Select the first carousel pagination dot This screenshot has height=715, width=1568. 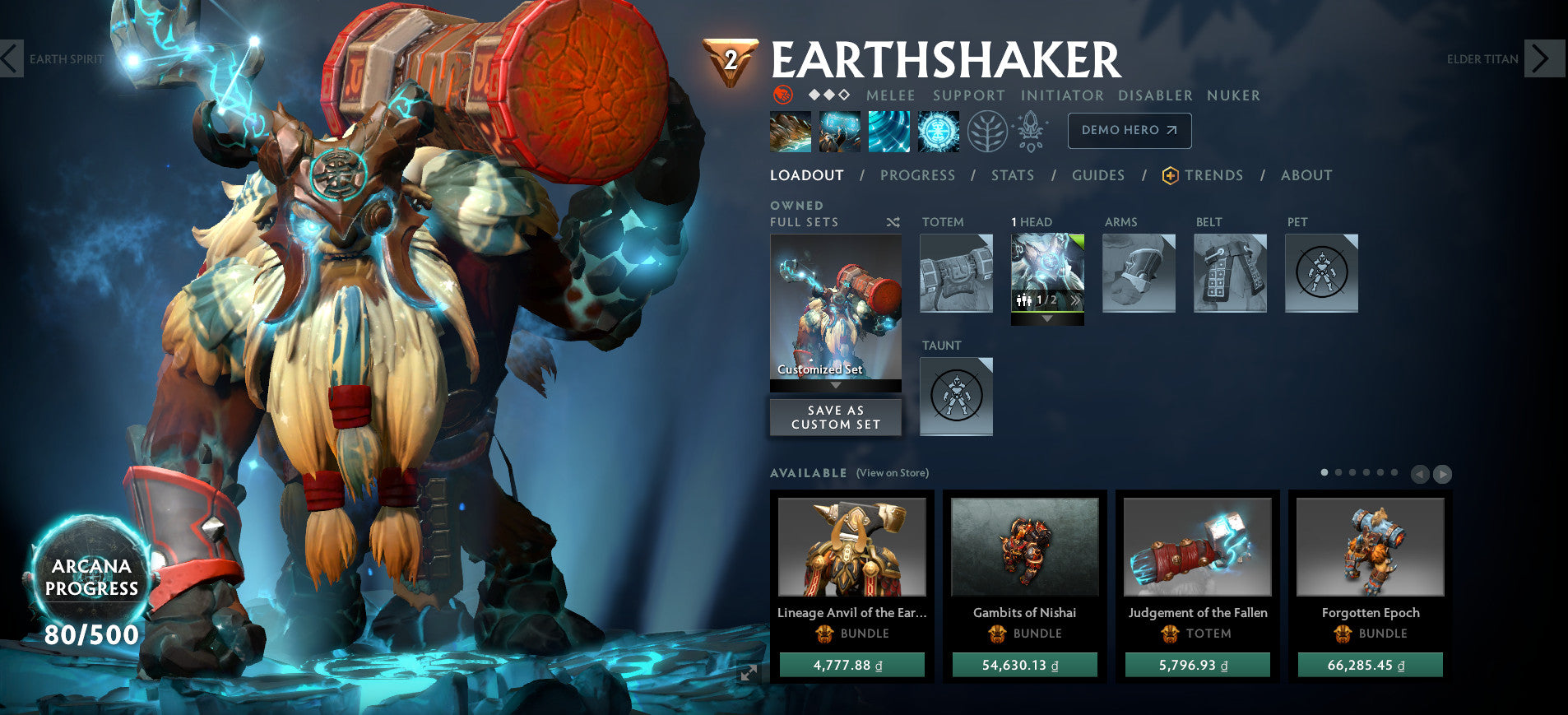pos(1324,473)
